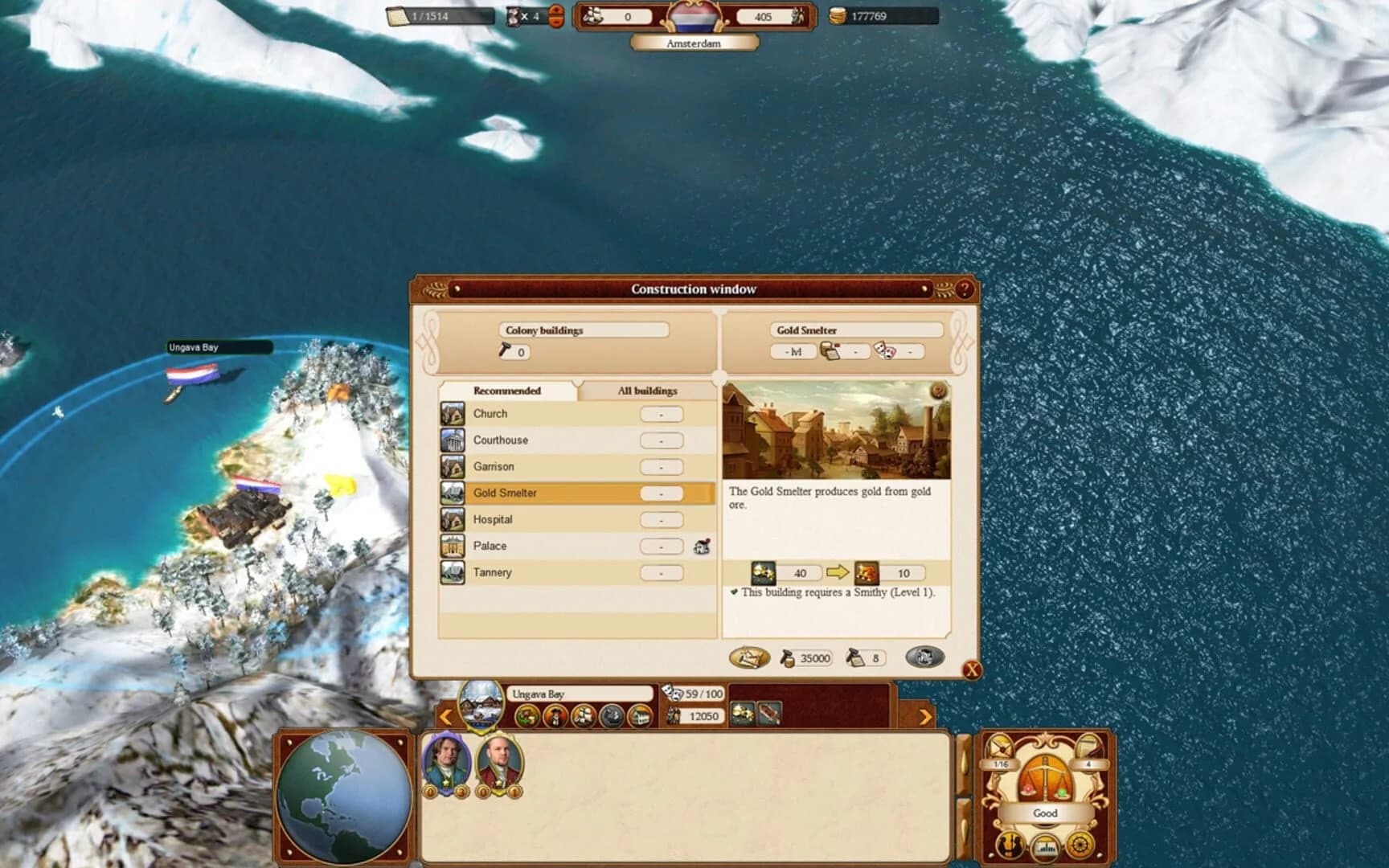Click the ship's wheel icon on bottom-right panel

point(1080,845)
